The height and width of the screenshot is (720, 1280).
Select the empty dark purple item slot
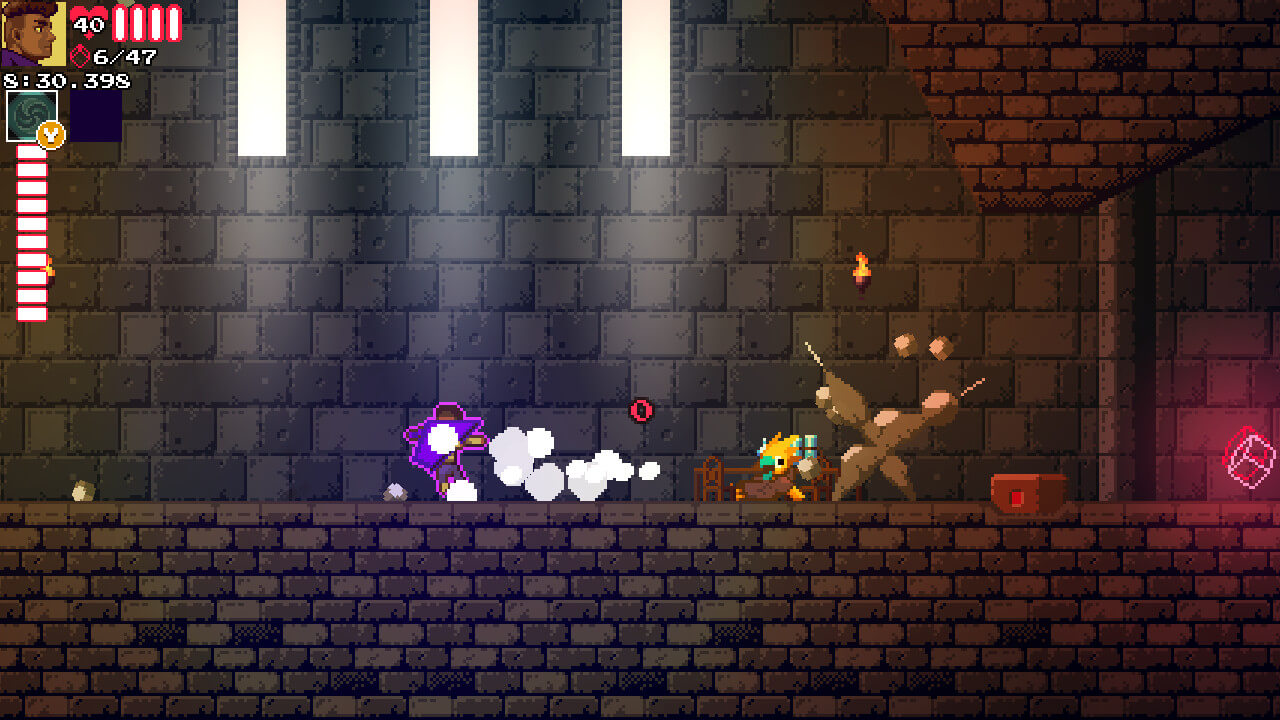click(96, 116)
